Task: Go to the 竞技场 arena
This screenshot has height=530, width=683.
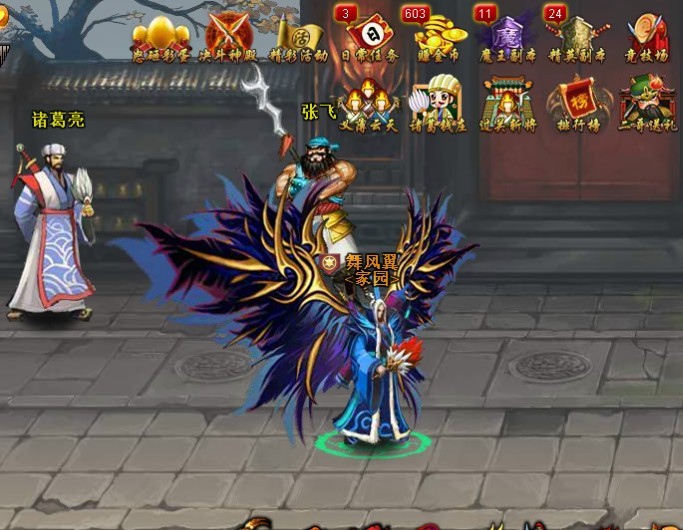Action: (x=645, y=37)
